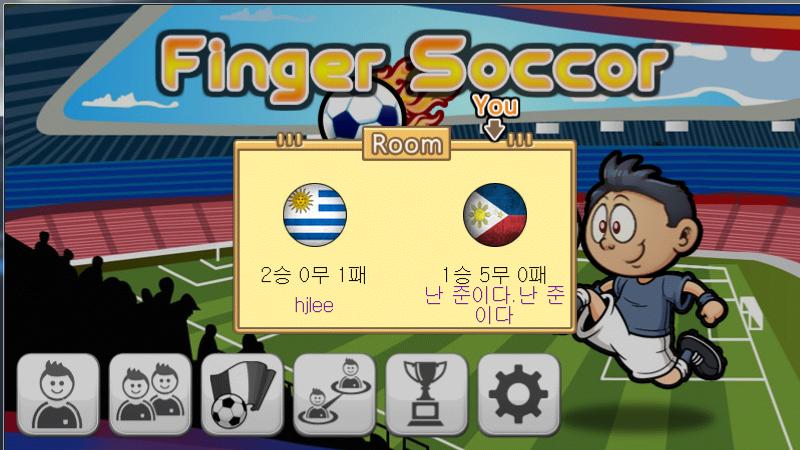Select the Uruguay flag ball of hjlee
This screenshot has height=450, width=800.
tap(315, 216)
